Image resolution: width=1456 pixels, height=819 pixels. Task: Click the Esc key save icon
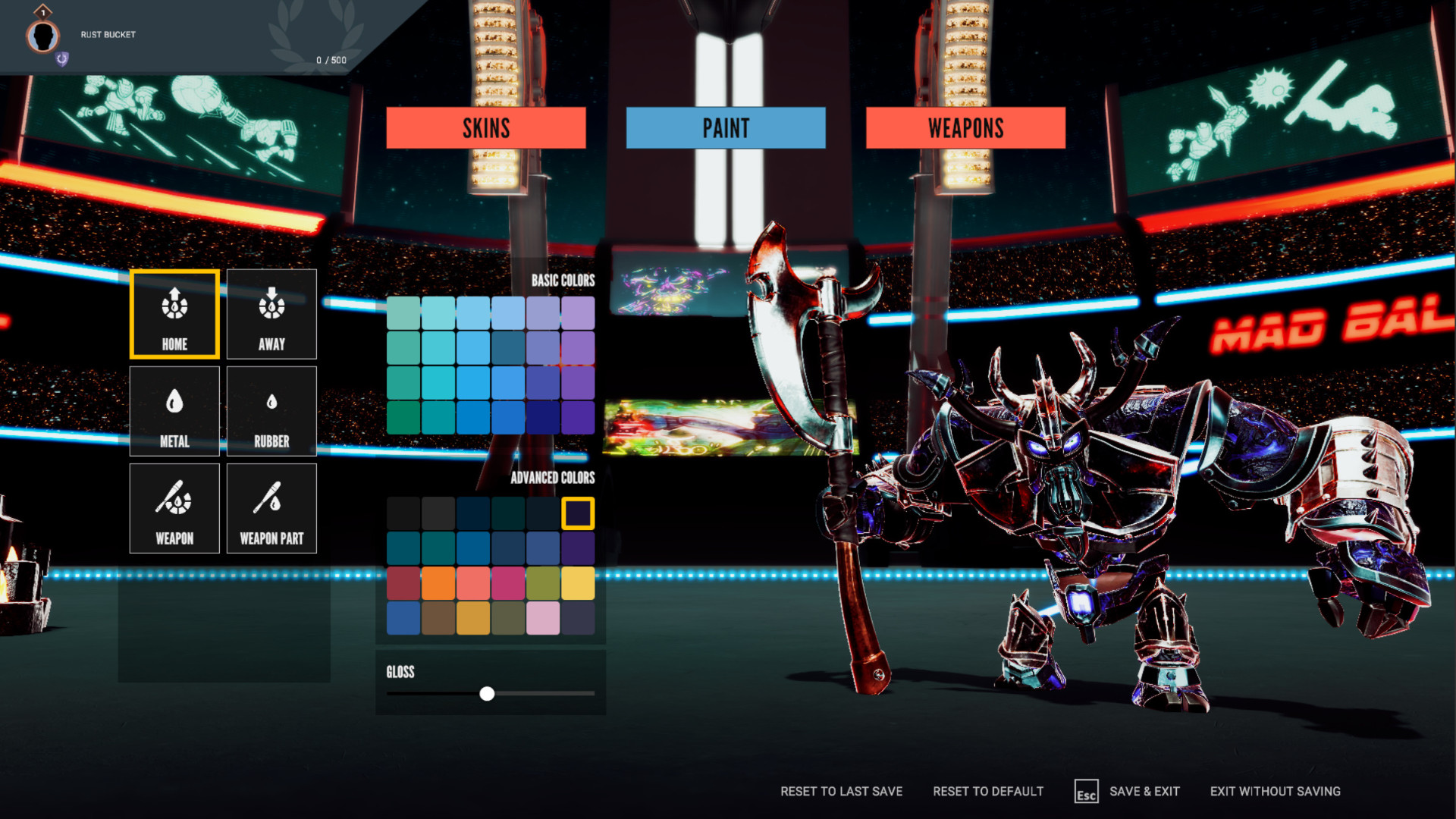(1087, 792)
